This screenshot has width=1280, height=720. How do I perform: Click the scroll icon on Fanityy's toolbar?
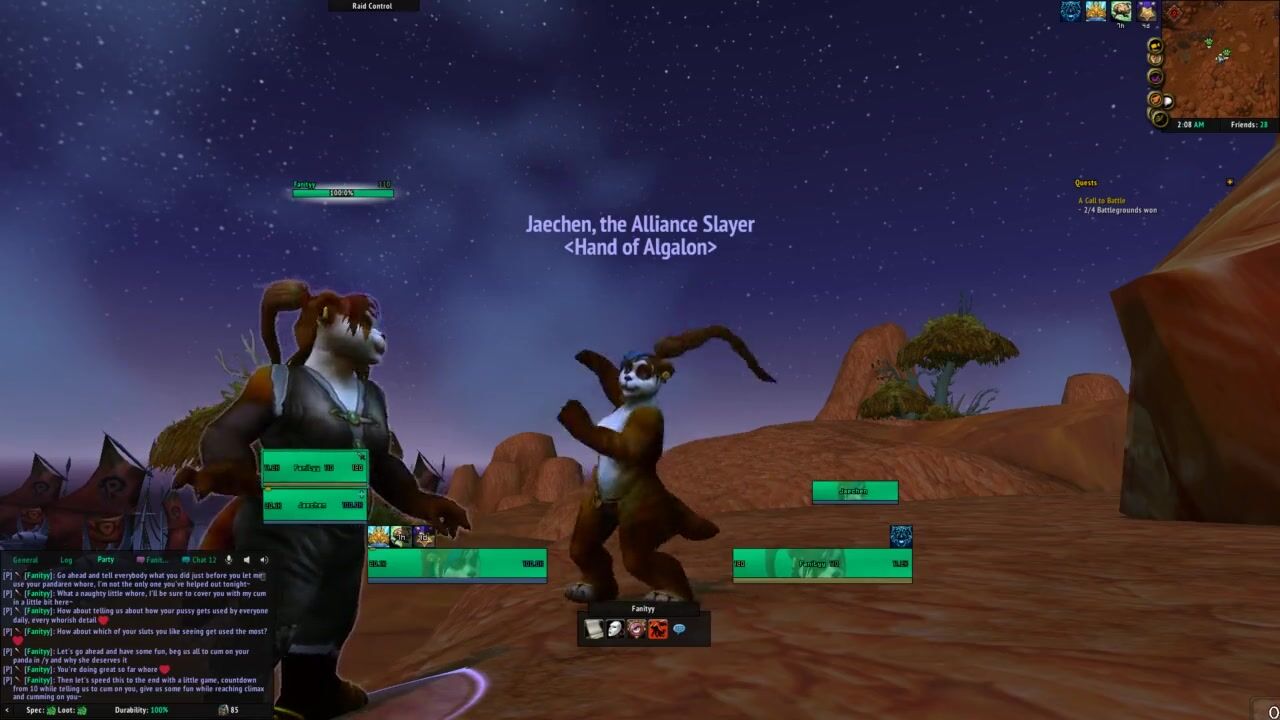(x=594, y=629)
